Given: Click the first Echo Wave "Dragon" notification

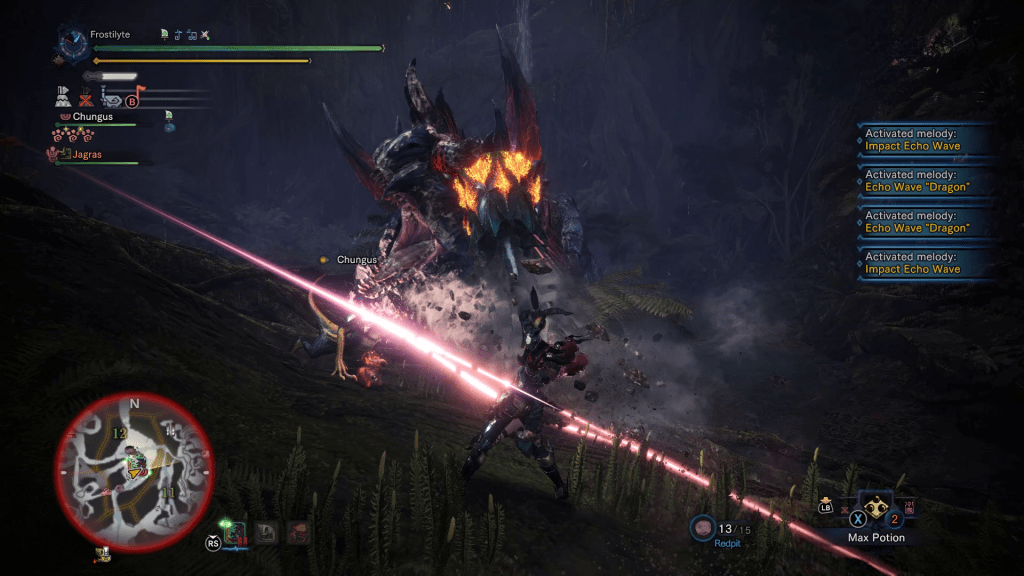Looking at the screenshot, I should coord(922,181).
